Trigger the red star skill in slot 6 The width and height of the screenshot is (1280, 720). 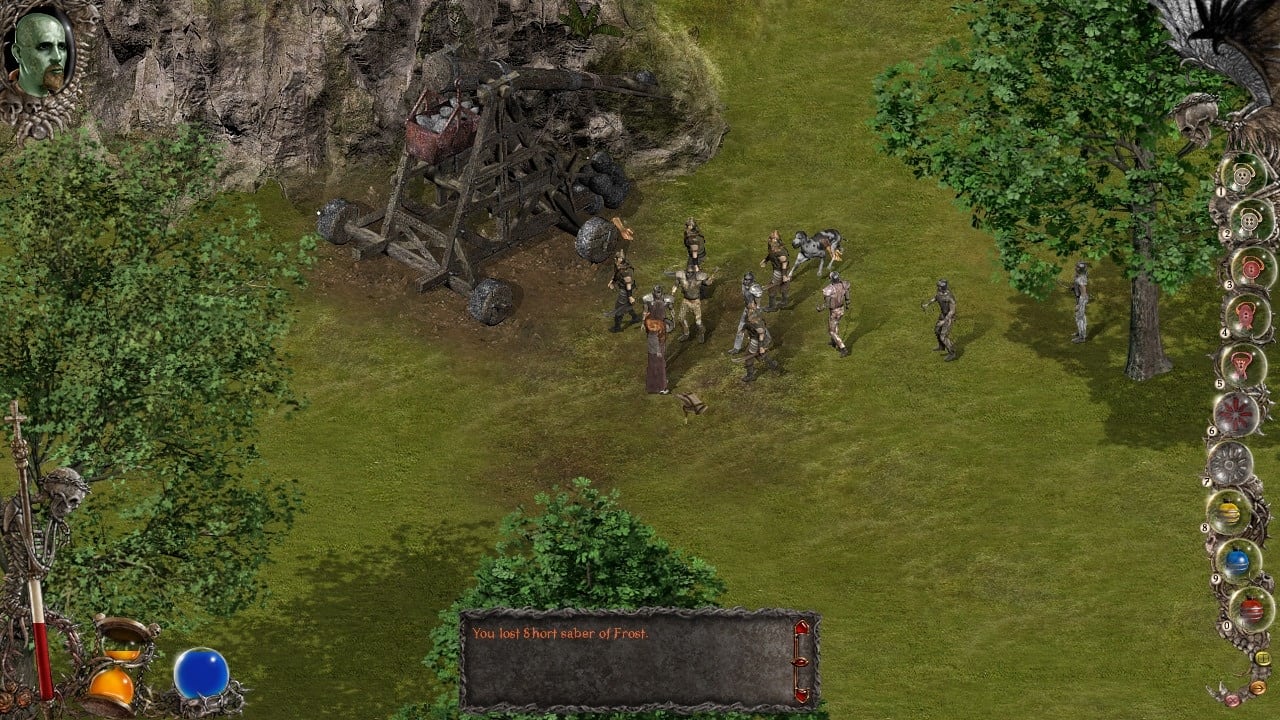tap(1236, 413)
